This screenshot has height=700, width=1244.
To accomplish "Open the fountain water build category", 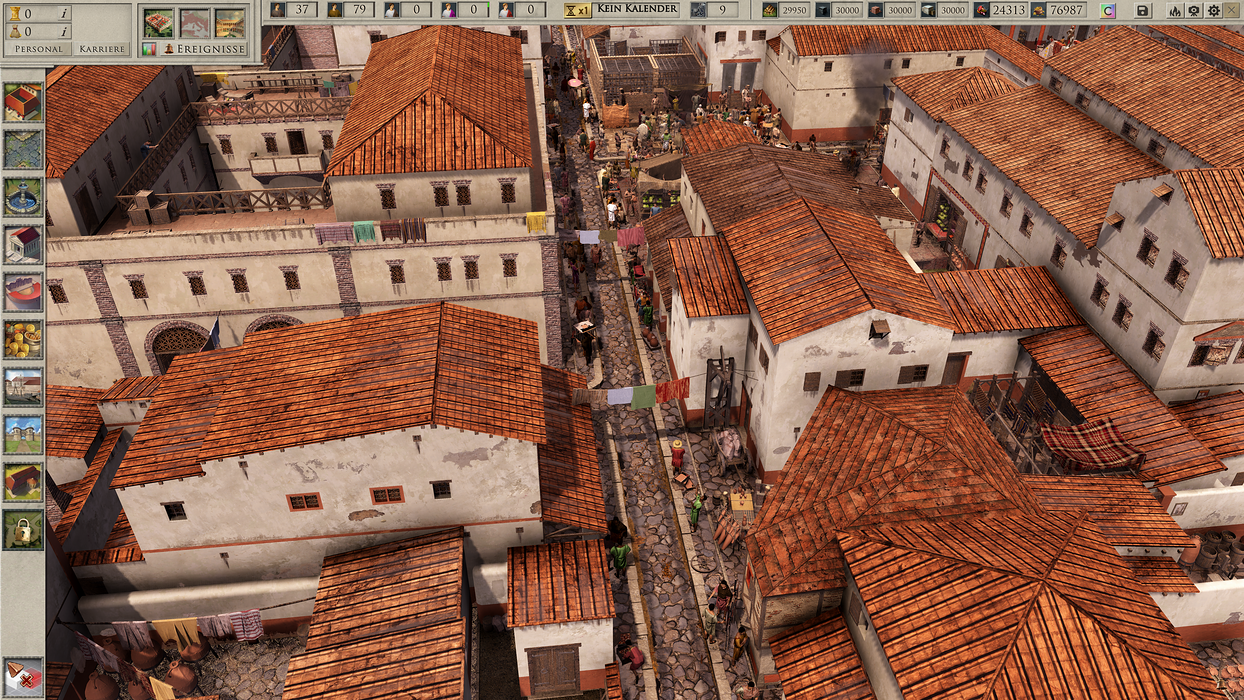I will 22,197.
